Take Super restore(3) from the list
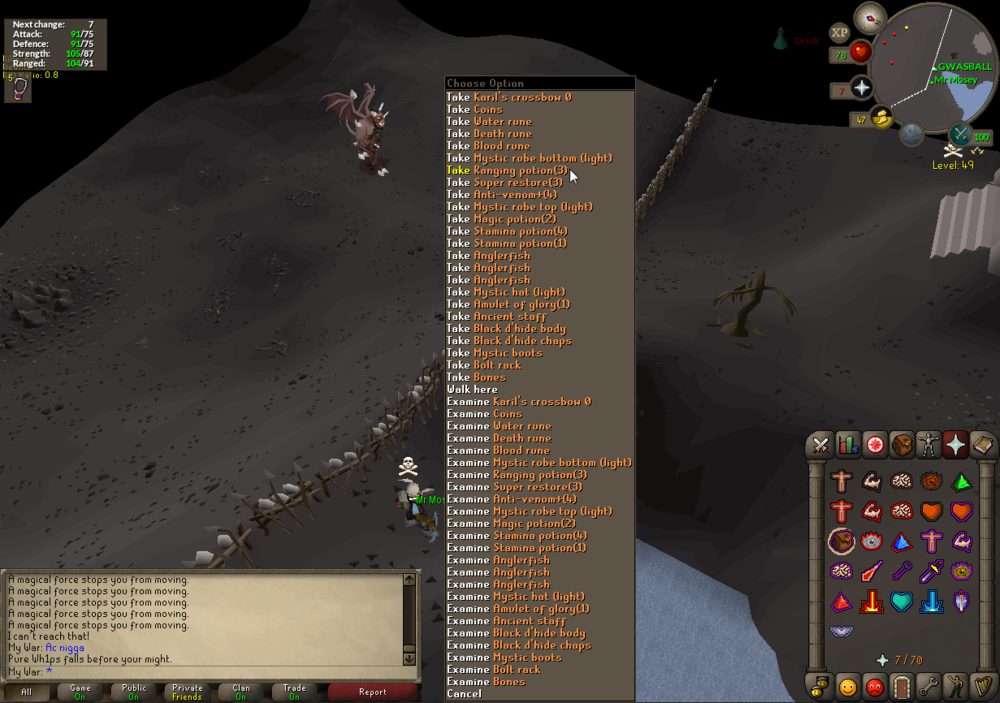This screenshot has height=703, width=1000. coord(505,182)
